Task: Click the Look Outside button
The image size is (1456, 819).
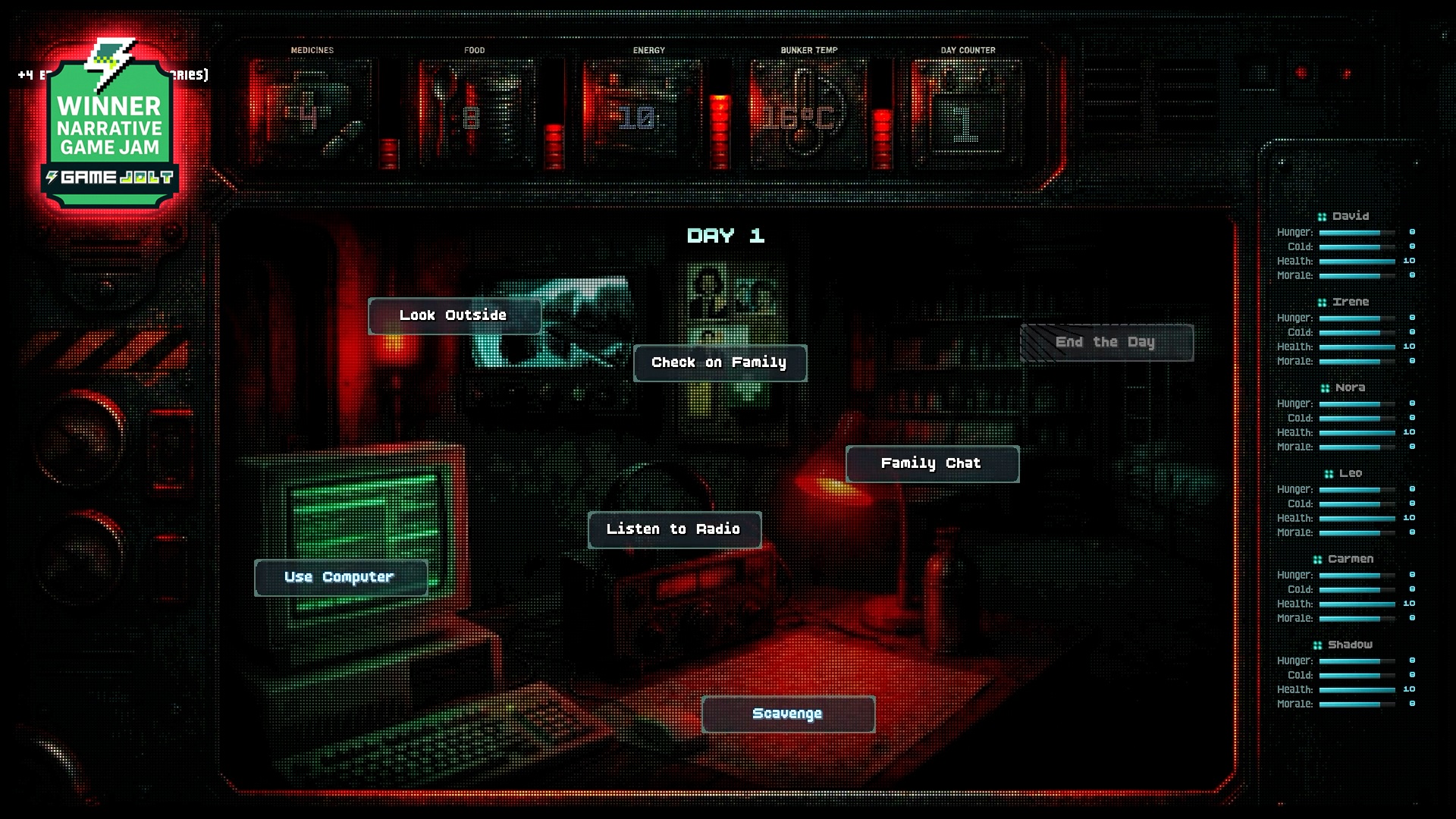Action: 453,315
